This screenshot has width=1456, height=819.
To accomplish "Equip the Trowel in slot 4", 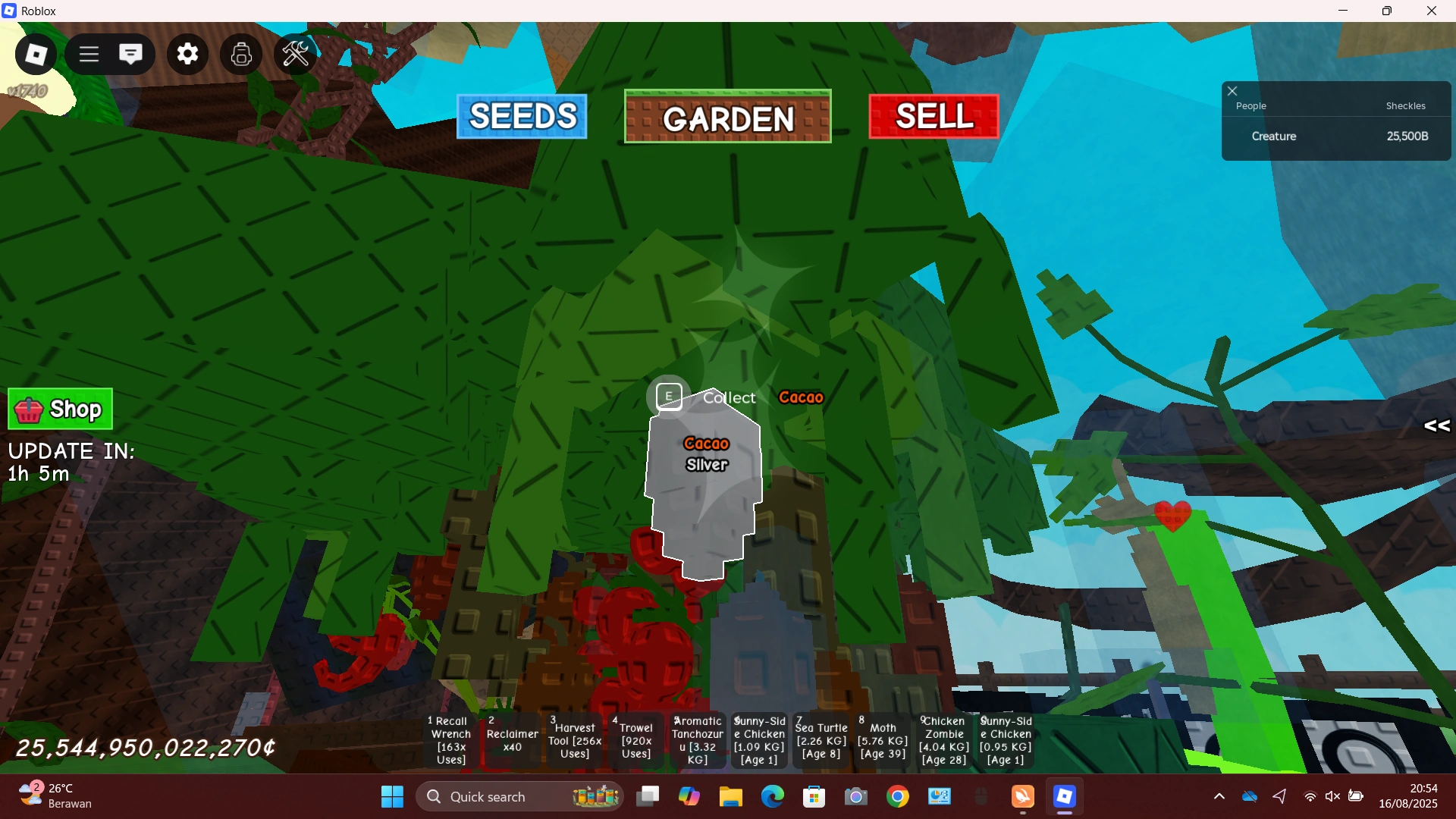I will (635, 739).
